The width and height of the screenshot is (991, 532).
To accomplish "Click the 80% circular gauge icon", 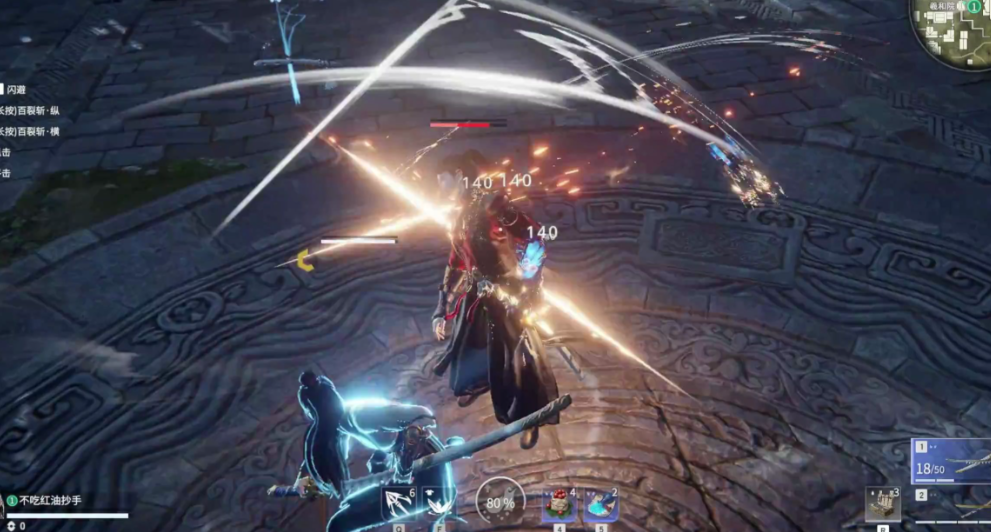I will 498,500.
